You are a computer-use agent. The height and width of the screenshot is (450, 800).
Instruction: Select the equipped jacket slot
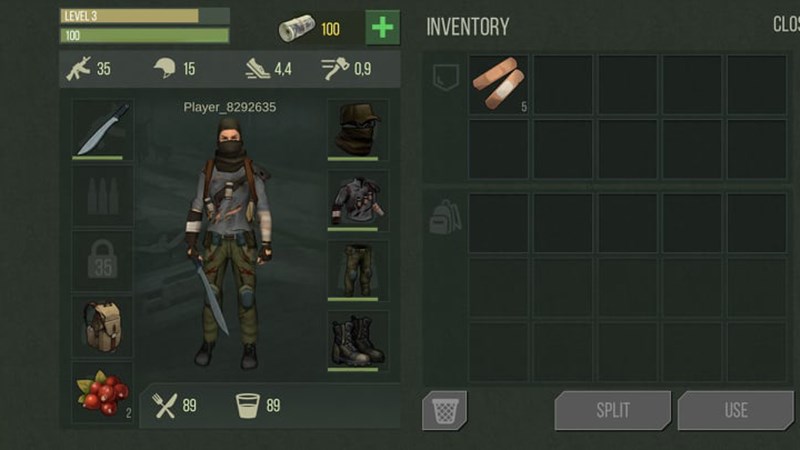tap(357, 199)
